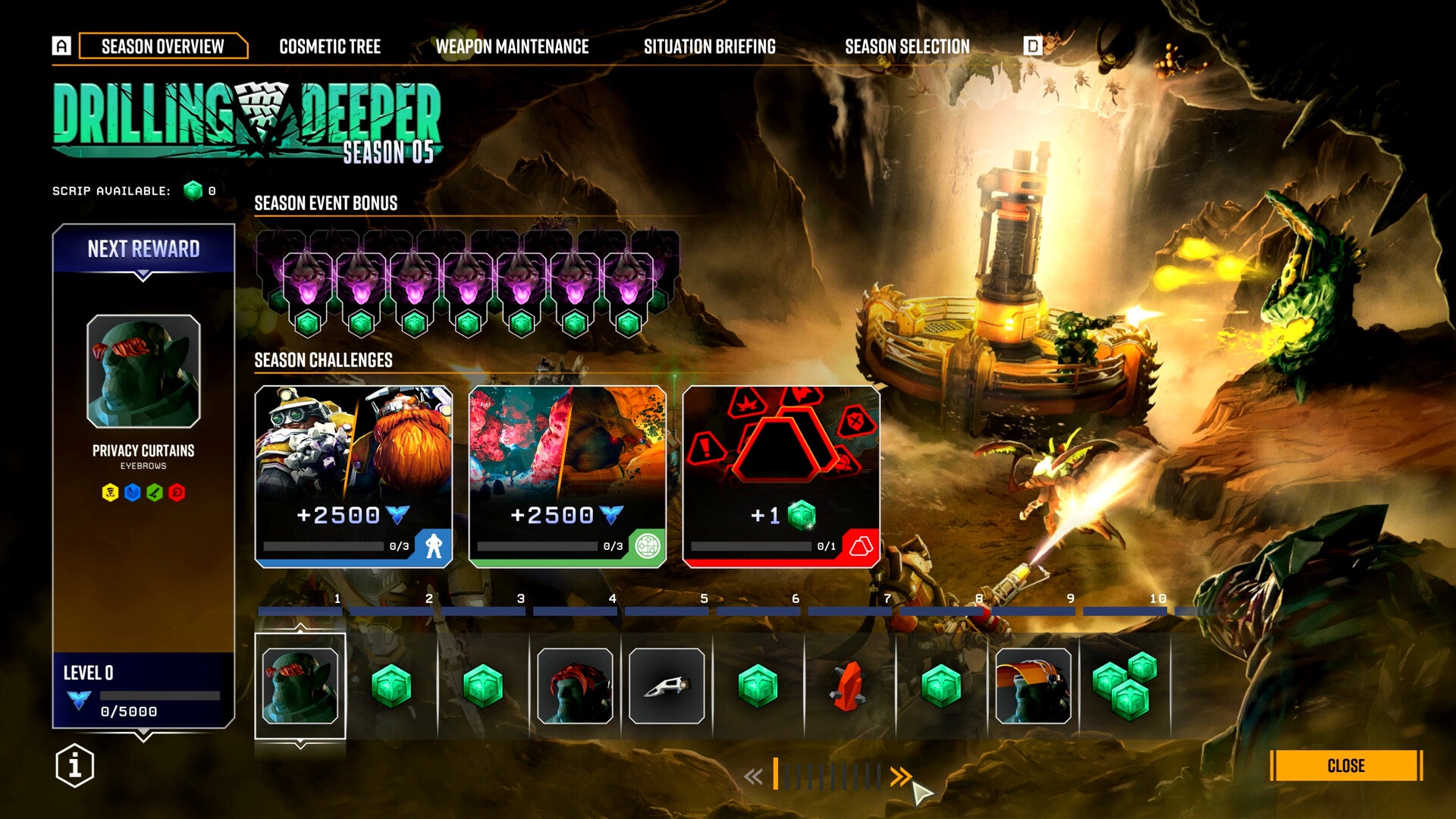1456x819 pixels.
Task: Click the left double-arrow page navigation
Action: 753,776
